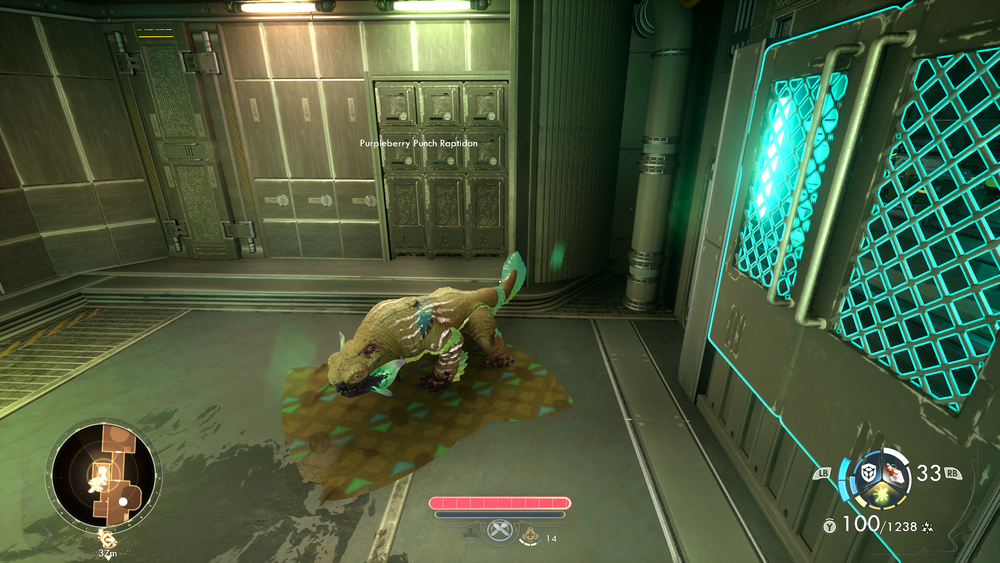Open the circular minimap
Screen dimensions: 1000x563
click(104, 476)
